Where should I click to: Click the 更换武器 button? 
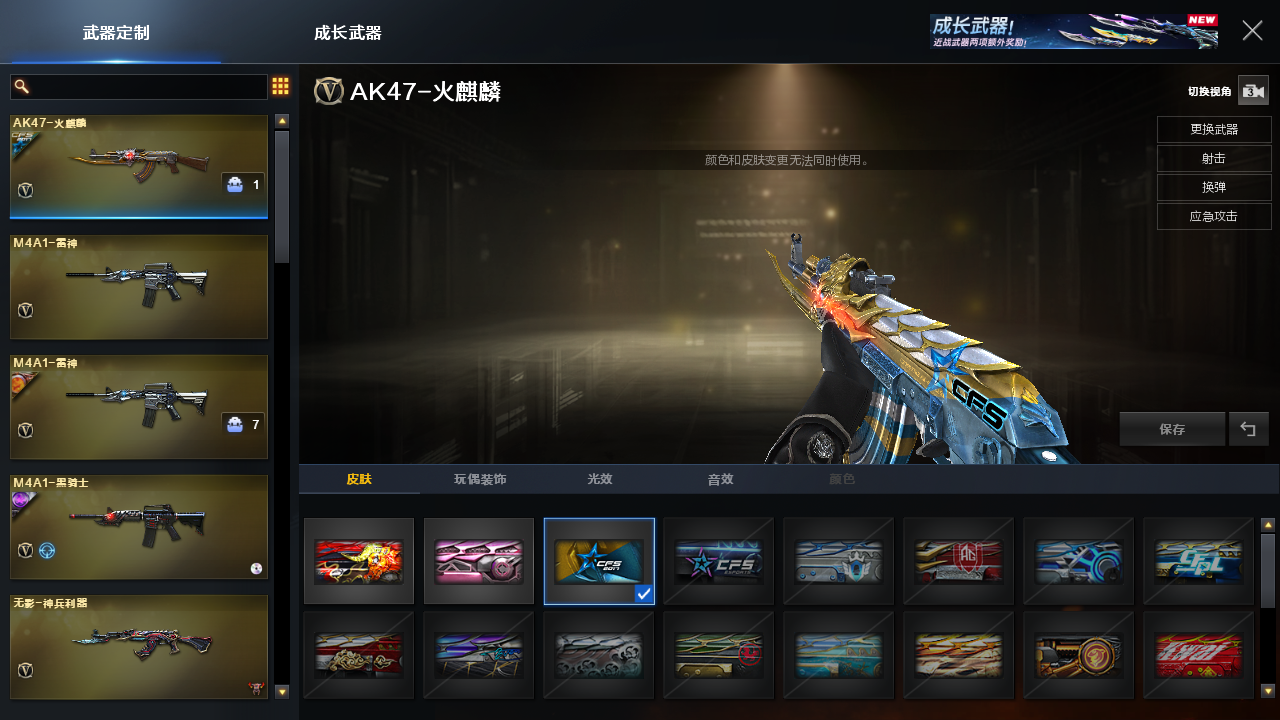(x=1214, y=130)
